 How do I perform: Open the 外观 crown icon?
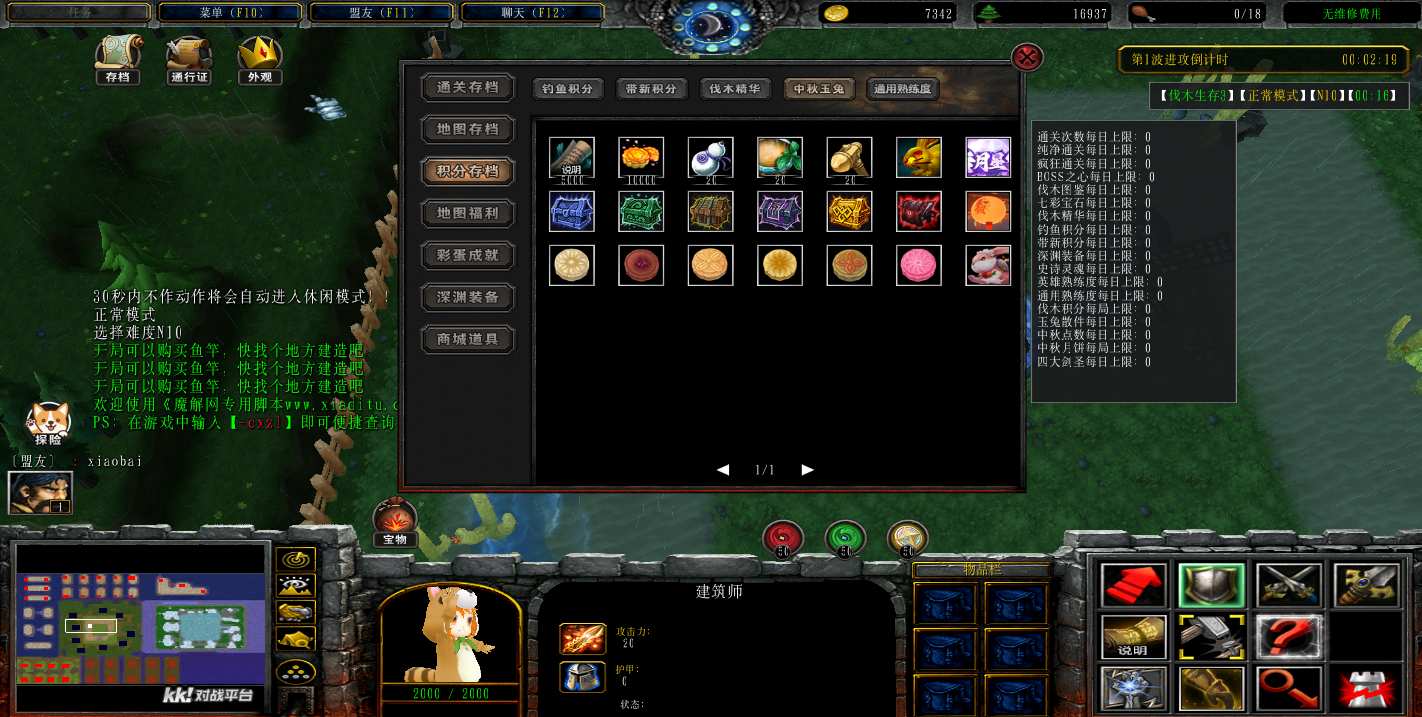259,59
